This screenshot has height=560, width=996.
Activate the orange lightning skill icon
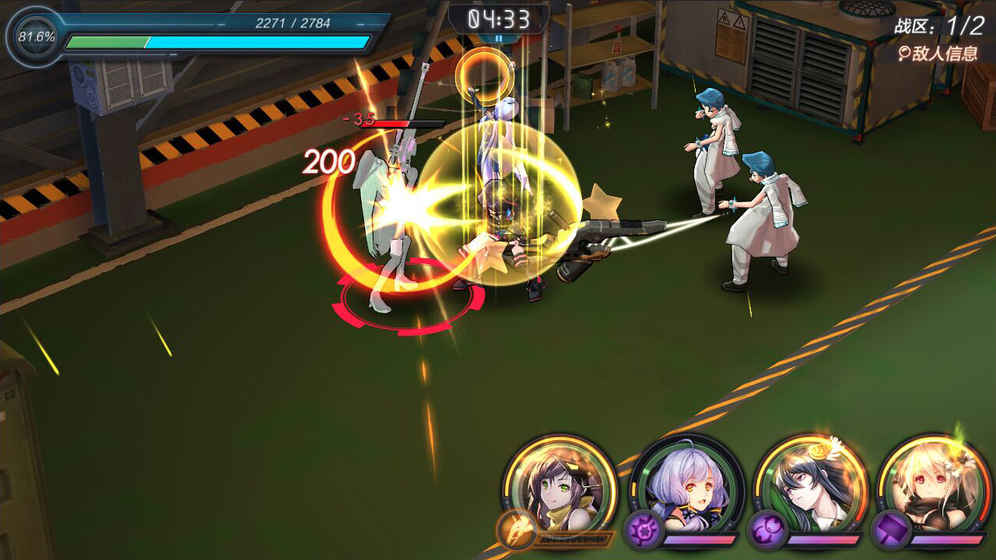(517, 527)
